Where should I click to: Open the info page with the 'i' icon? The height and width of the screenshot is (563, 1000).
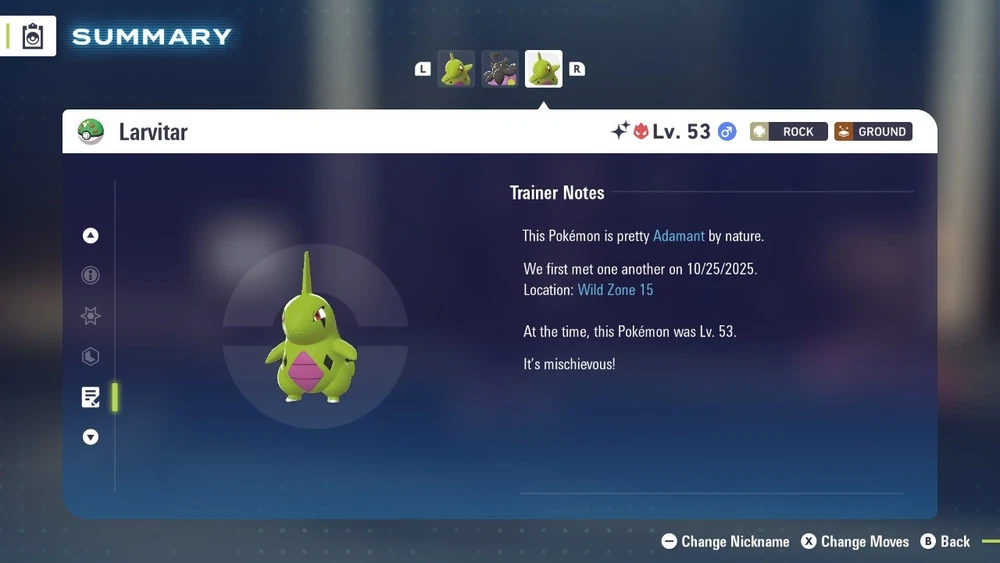[91, 276]
